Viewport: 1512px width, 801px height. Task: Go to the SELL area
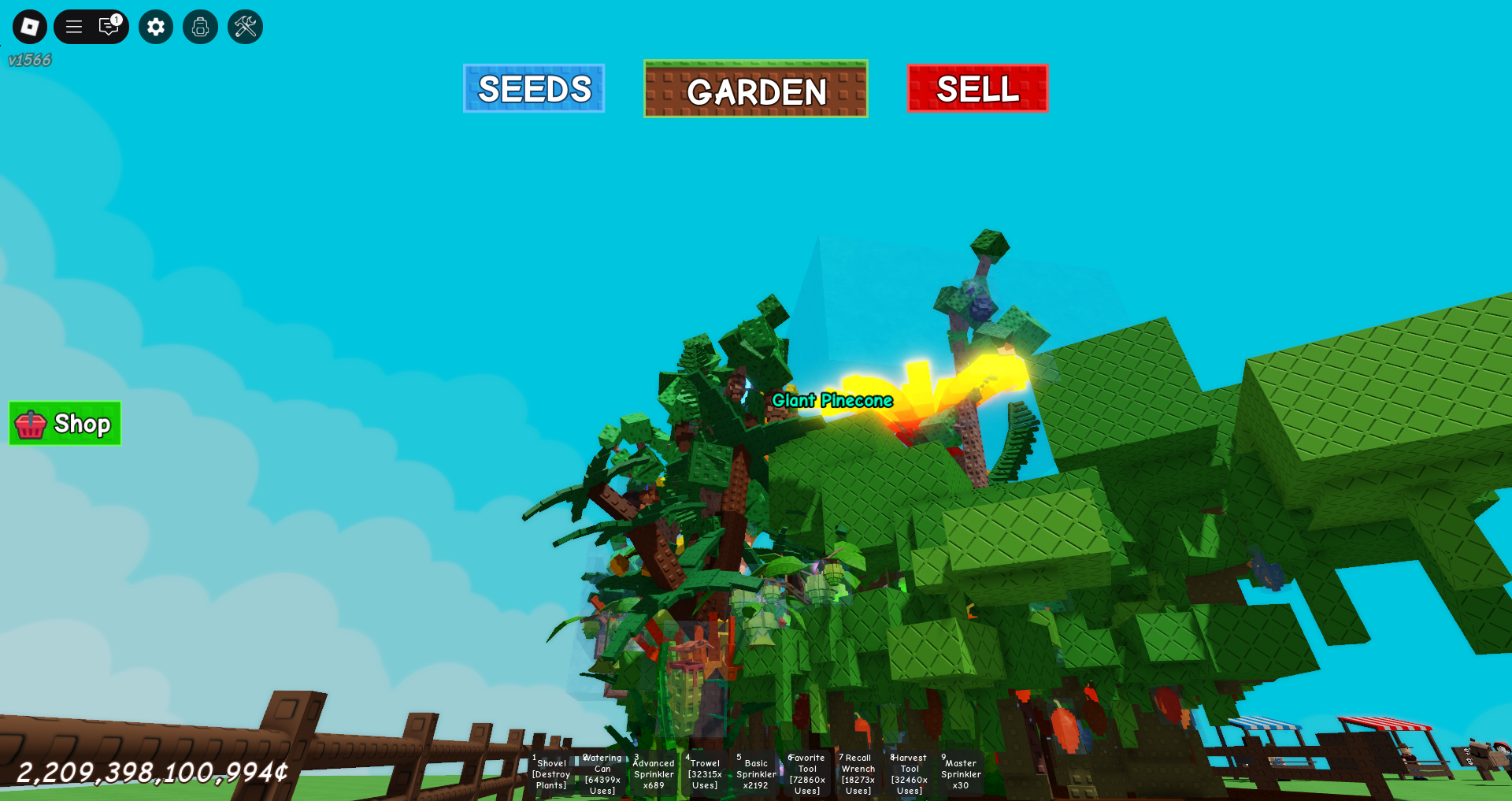[977, 88]
